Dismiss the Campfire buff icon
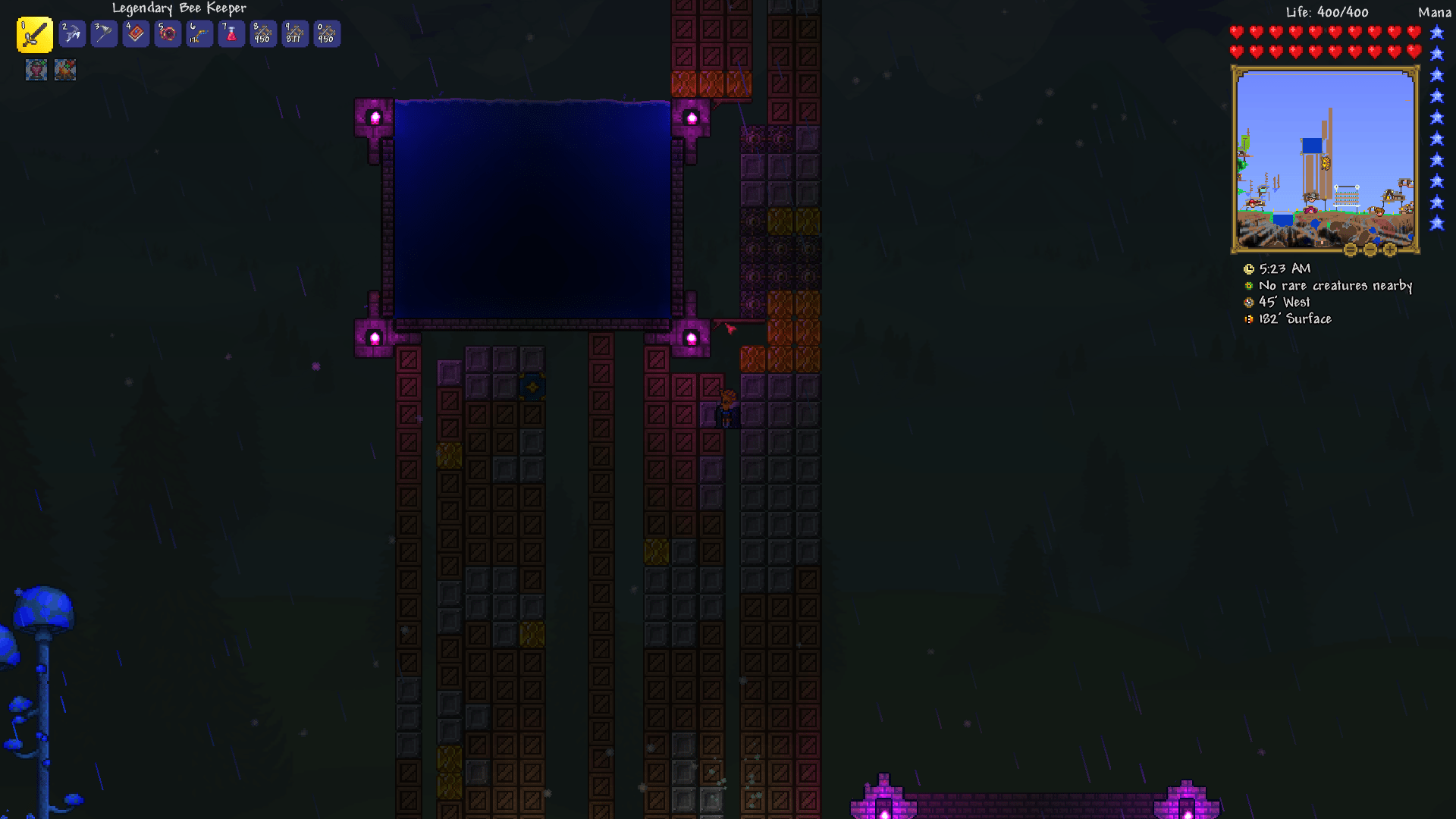1456x819 pixels. (x=64, y=71)
